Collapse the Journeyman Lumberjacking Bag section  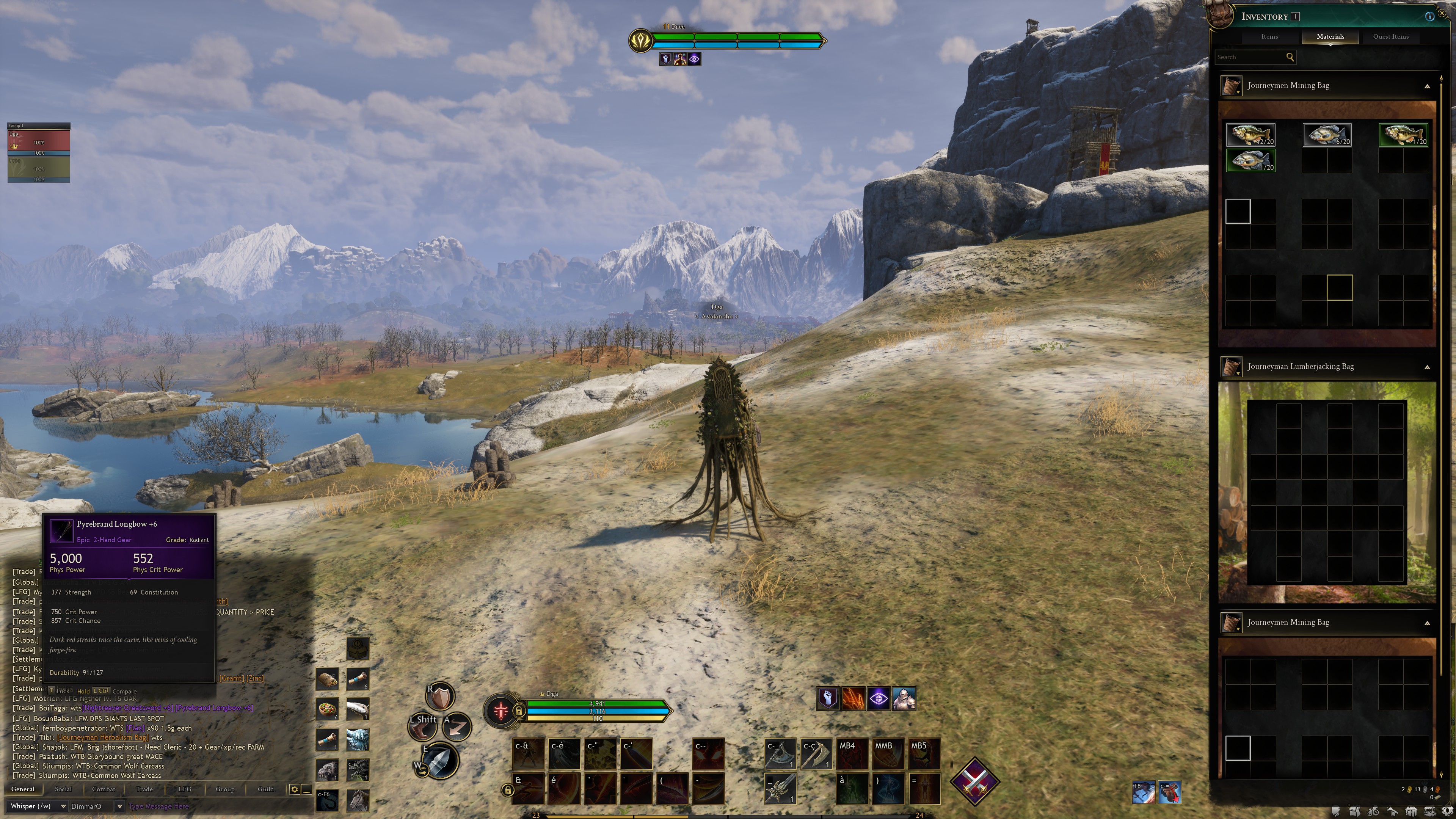click(1427, 367)
